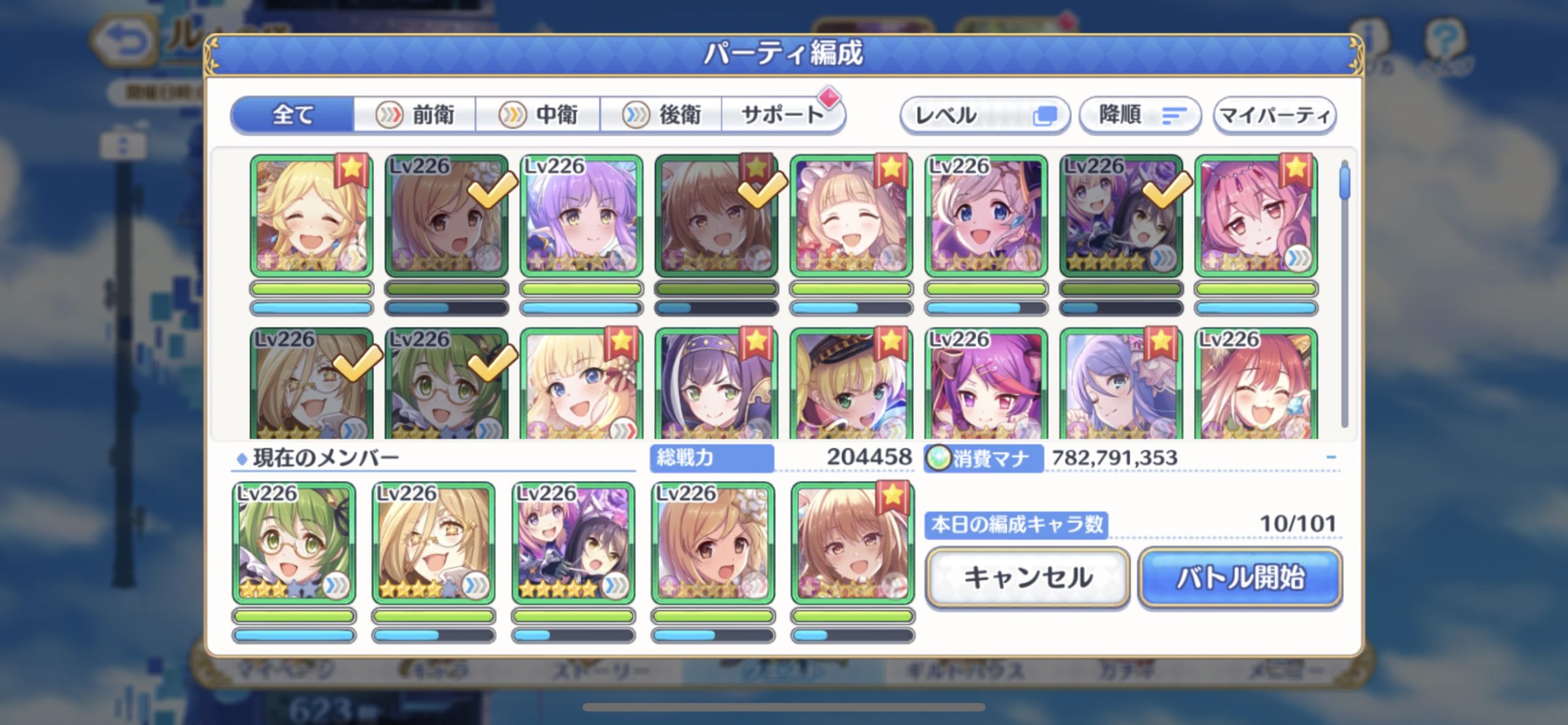Filter by 中衛 middle row tab
This screenshot has height=725, width=1568.
pos(538,115)
